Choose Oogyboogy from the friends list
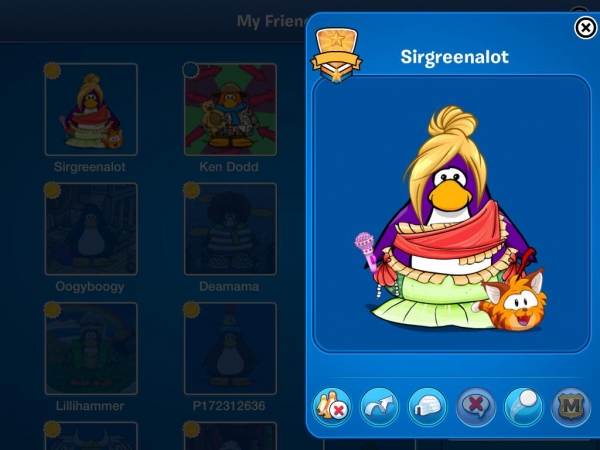This screenshot has width=600, height=450. [x=91, y=229]
